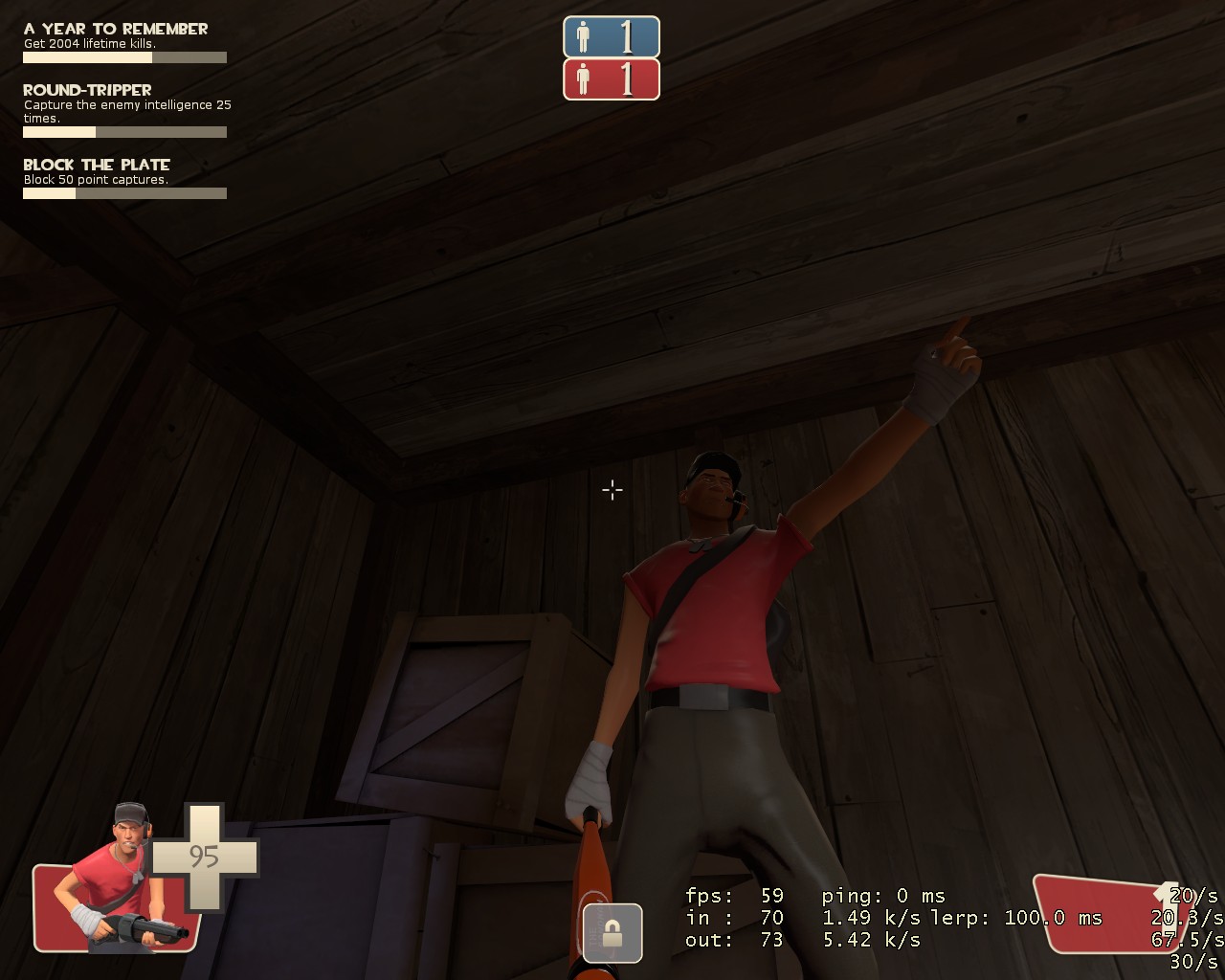
Task: Click the crosshair in screen center
Action: point(612,489)
